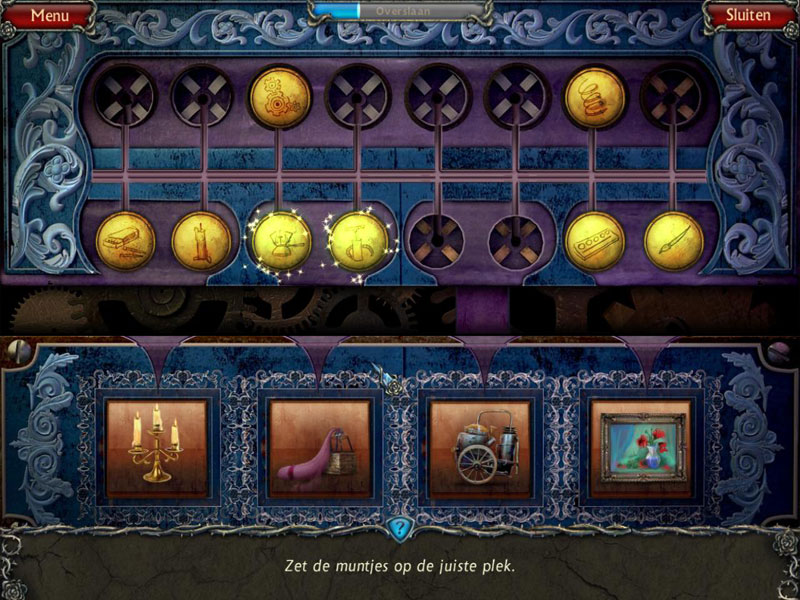The height and width of the screenshot is (600, 800).
Task: Select the matchbox coin
Action: point(125,241)
